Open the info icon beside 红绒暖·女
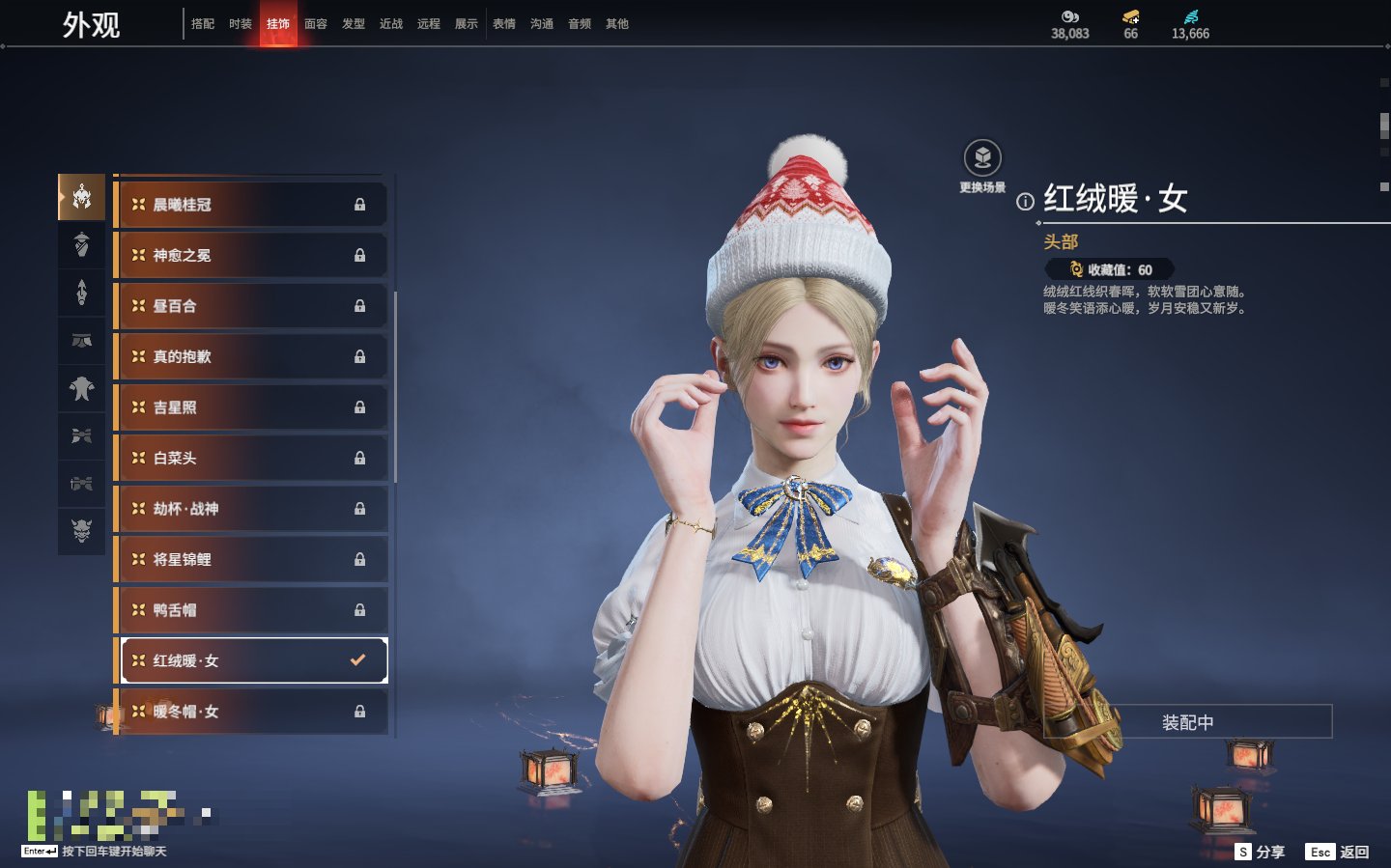 1025,202
